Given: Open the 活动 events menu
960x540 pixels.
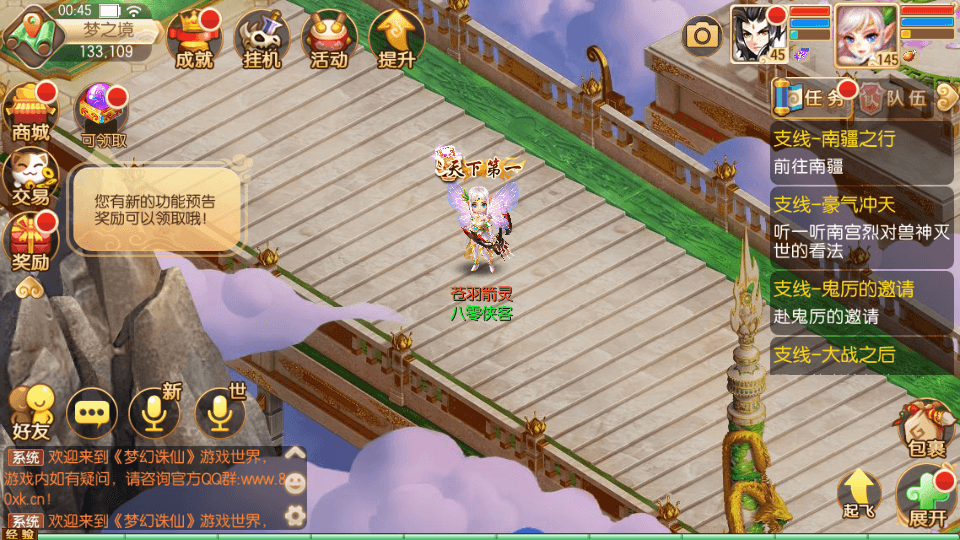Looking at the screenshot, I should 329,40.
